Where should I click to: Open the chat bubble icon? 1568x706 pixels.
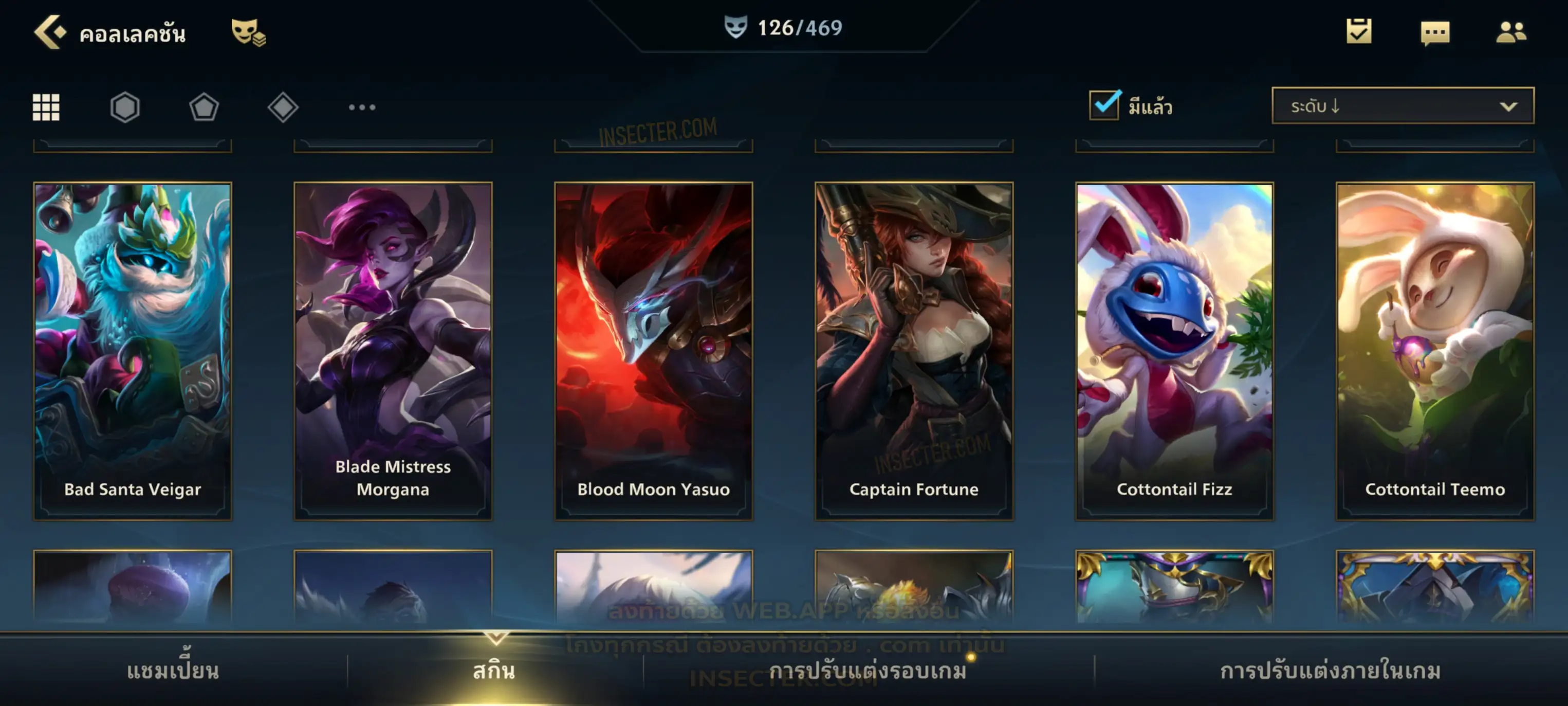pos(1434,33)
